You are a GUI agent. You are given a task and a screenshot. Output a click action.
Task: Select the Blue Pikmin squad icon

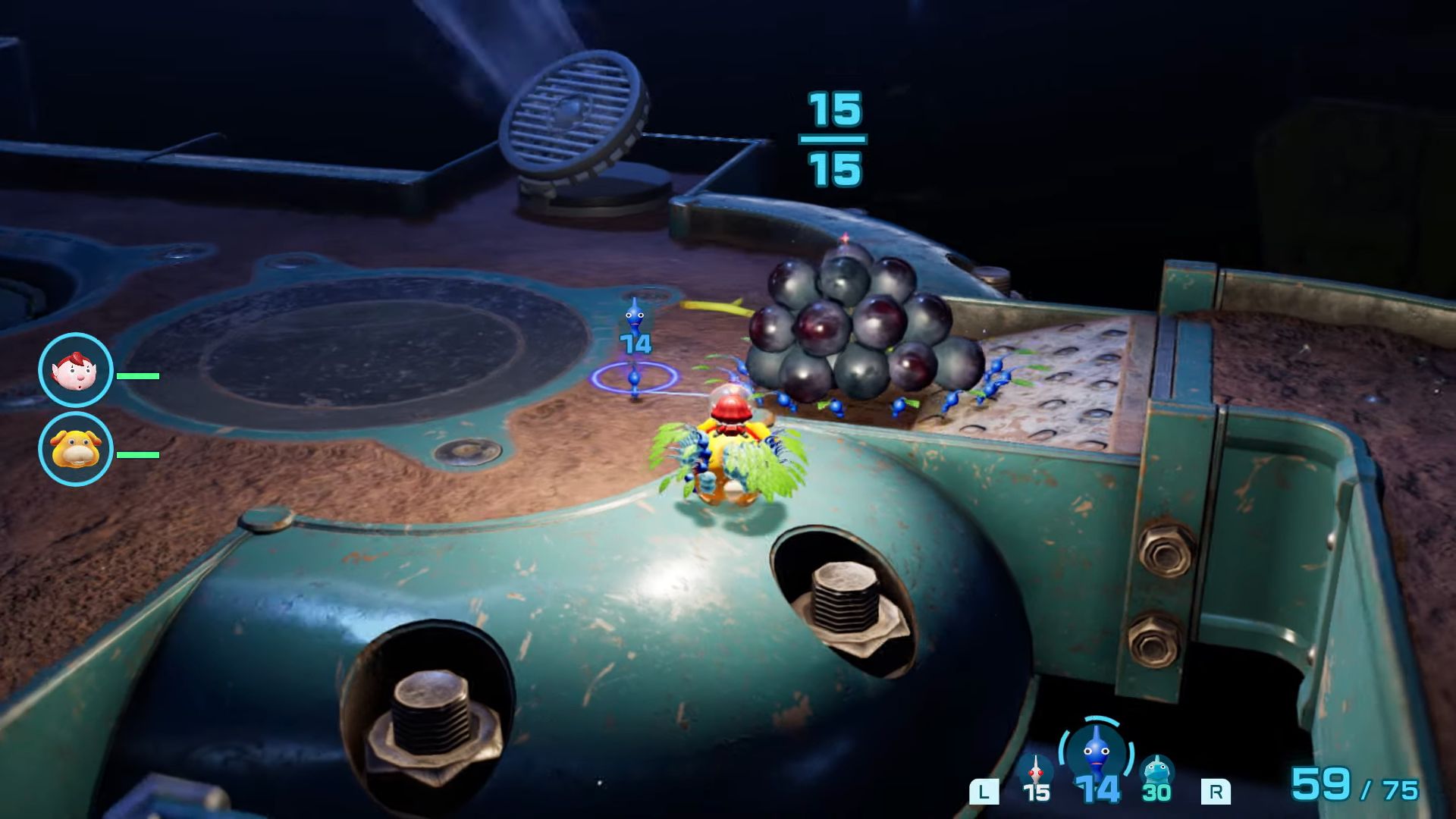coord(1096,752)
